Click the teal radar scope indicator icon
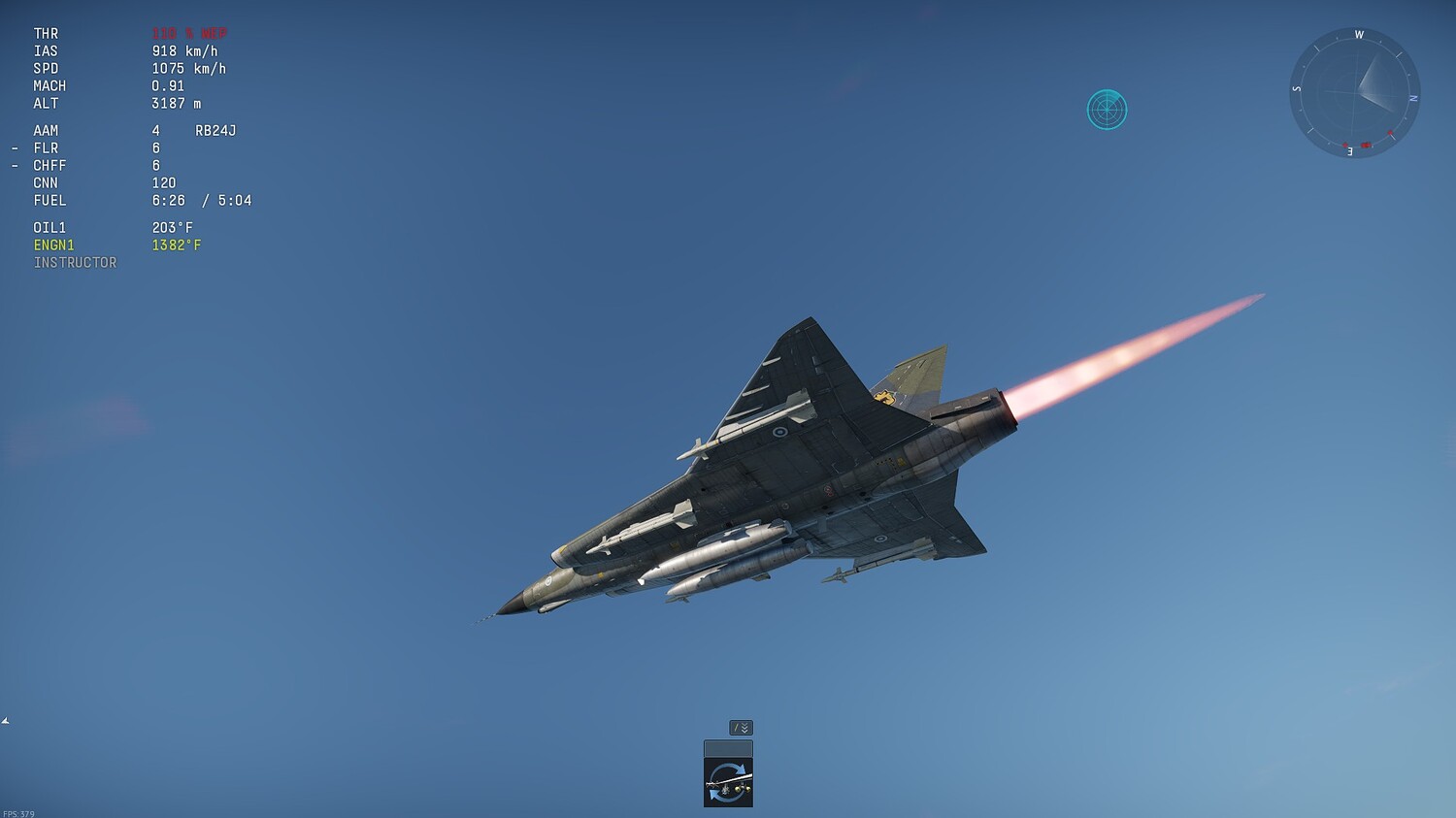The width and height of the screenshot is (1456, 818). tap(1107, 110)
